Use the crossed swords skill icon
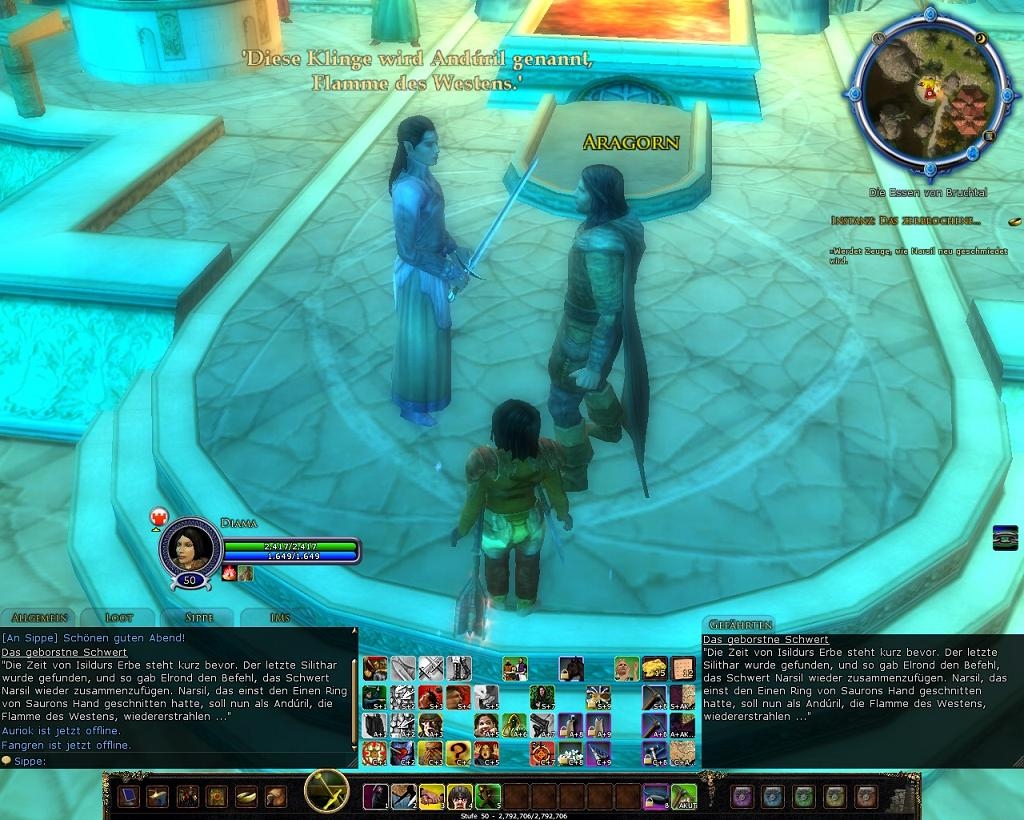 tap(431, 668)
